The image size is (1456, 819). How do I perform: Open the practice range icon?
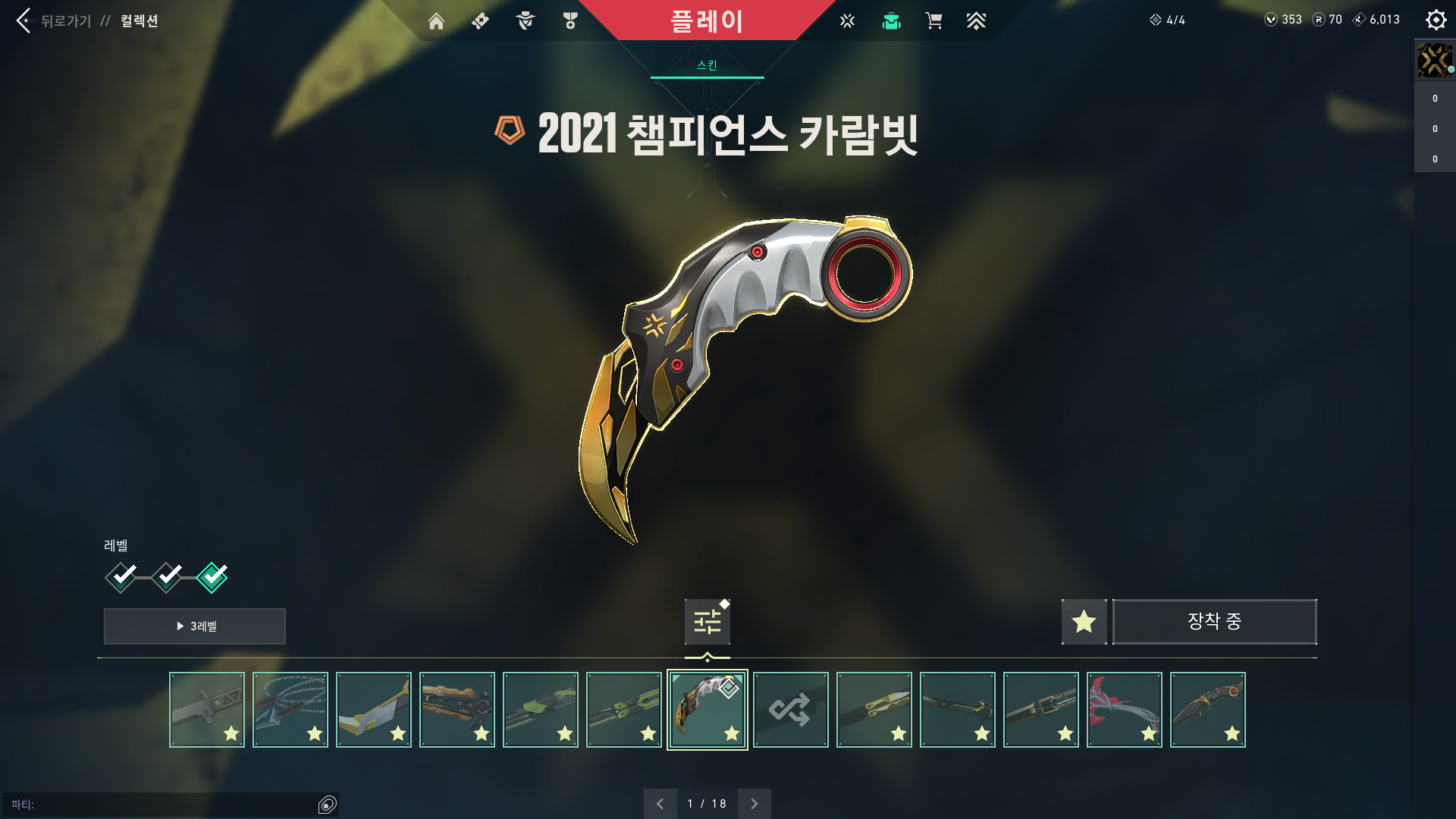[846, 20]
